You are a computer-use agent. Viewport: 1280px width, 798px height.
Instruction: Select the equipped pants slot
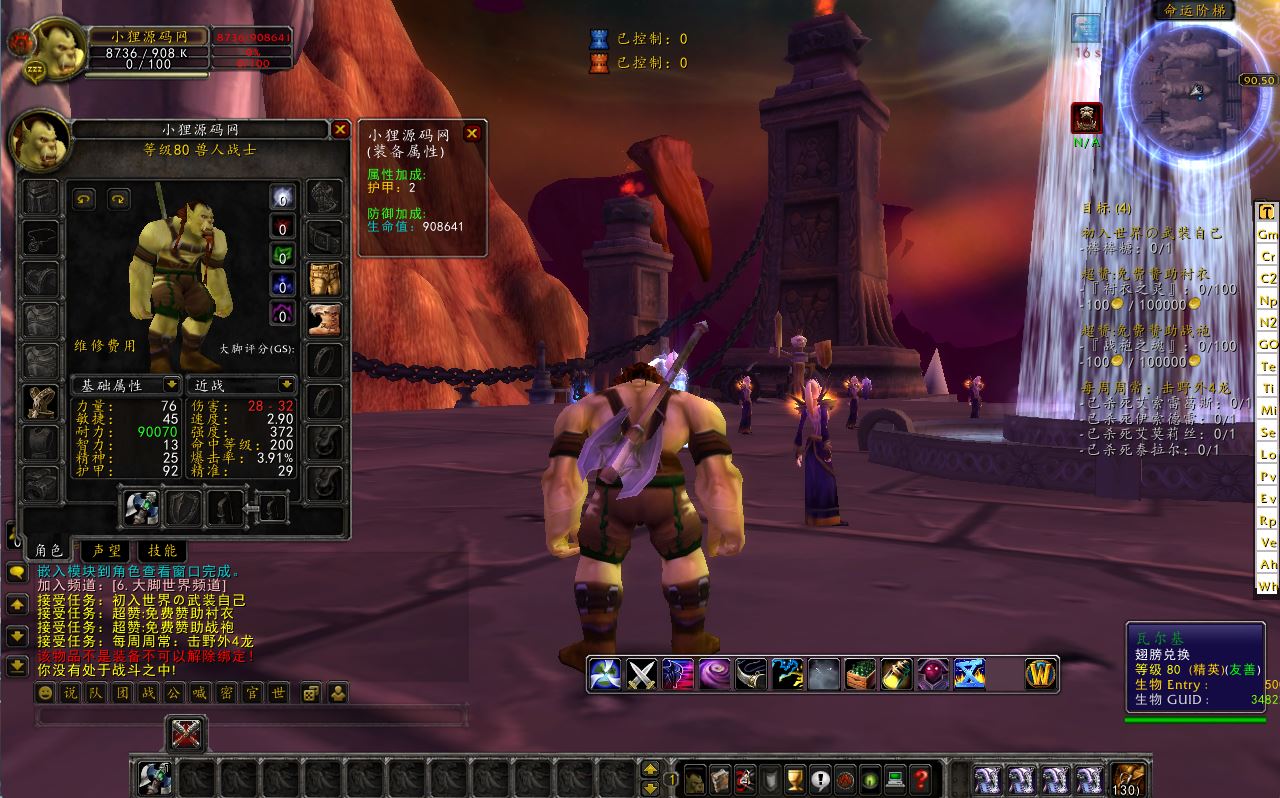click(324, 280)
